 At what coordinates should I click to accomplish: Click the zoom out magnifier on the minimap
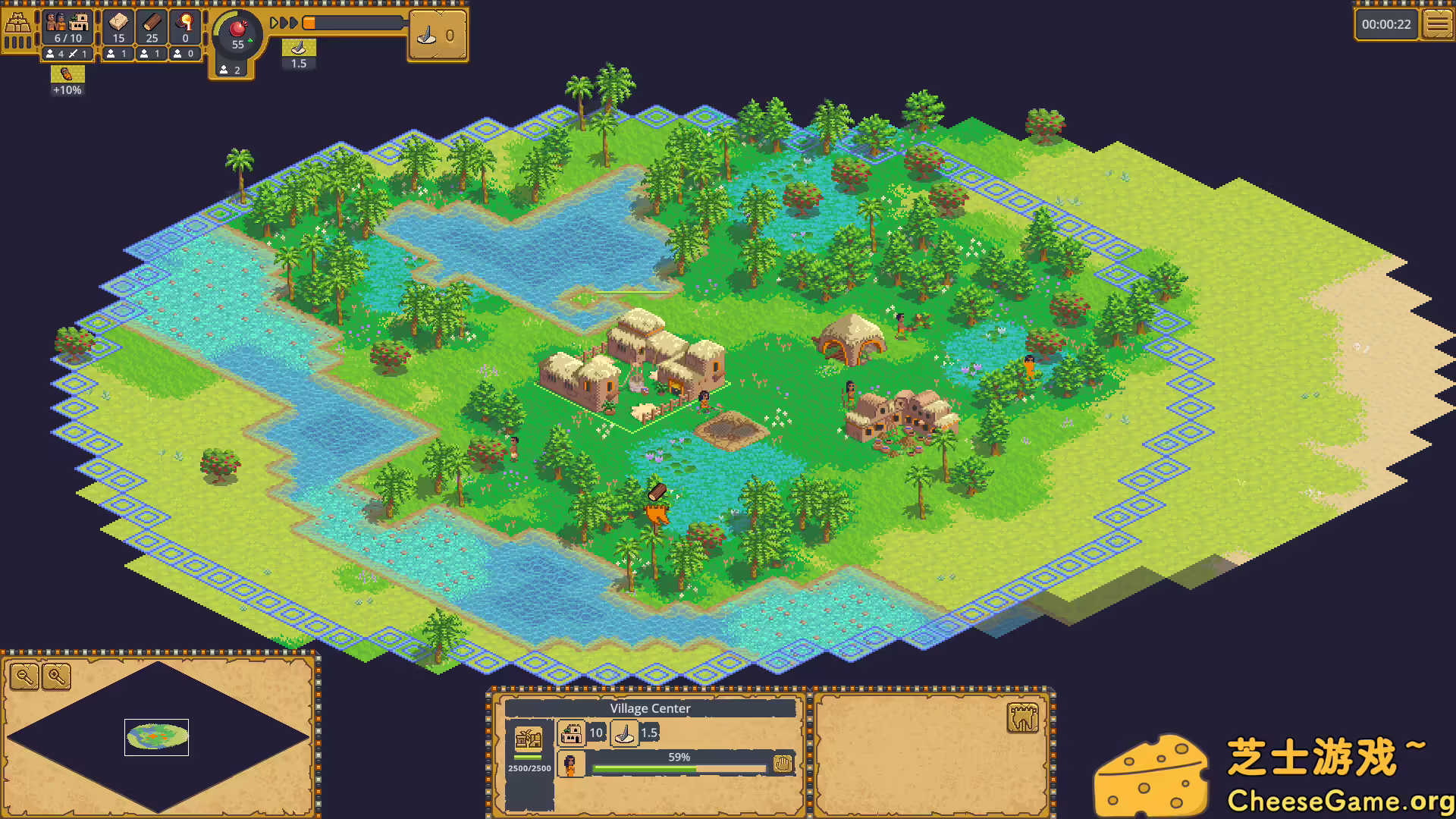tap(23, 677)
